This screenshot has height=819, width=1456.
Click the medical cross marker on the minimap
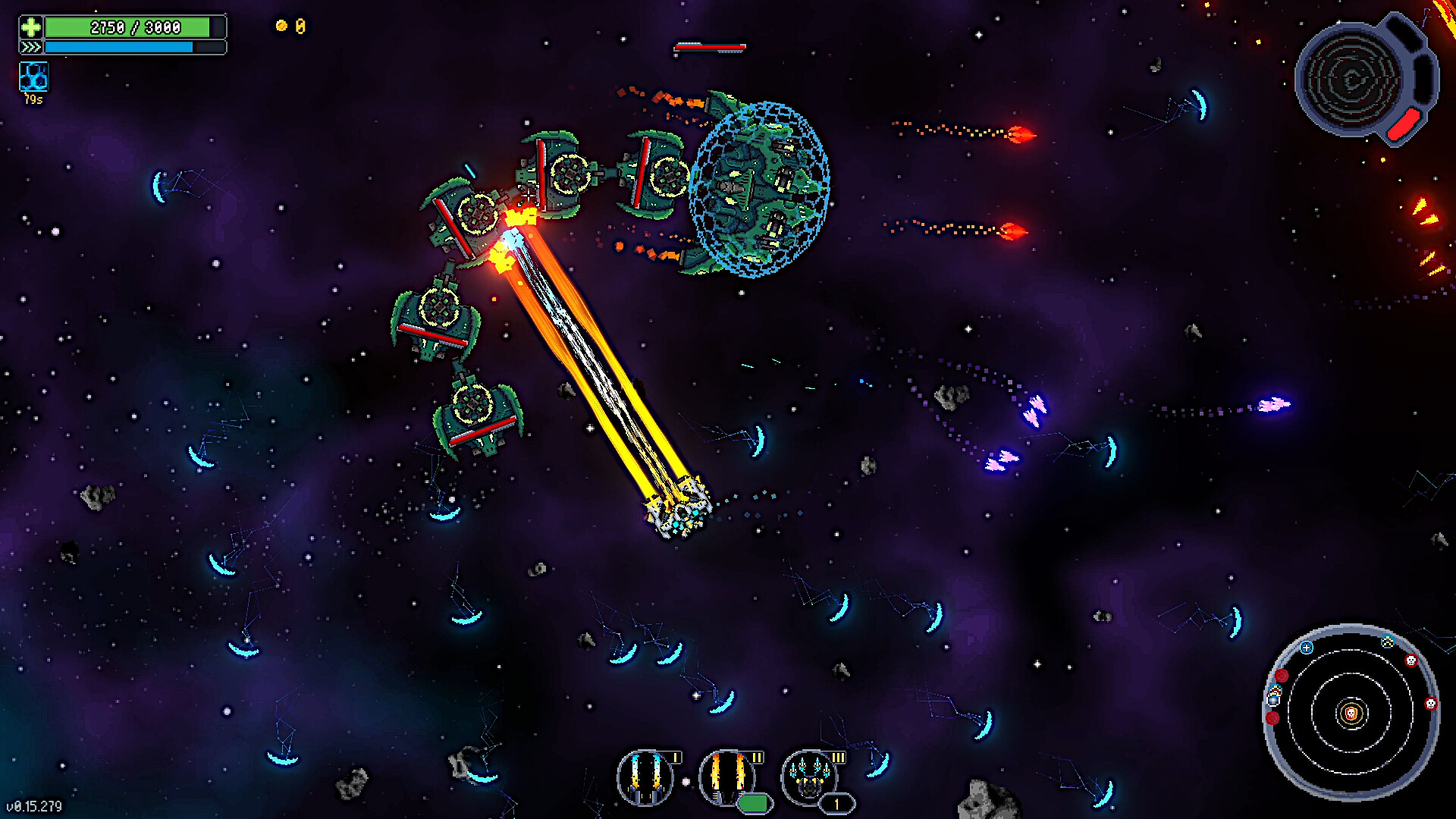pyautogui.click(x=1306, y=648)
